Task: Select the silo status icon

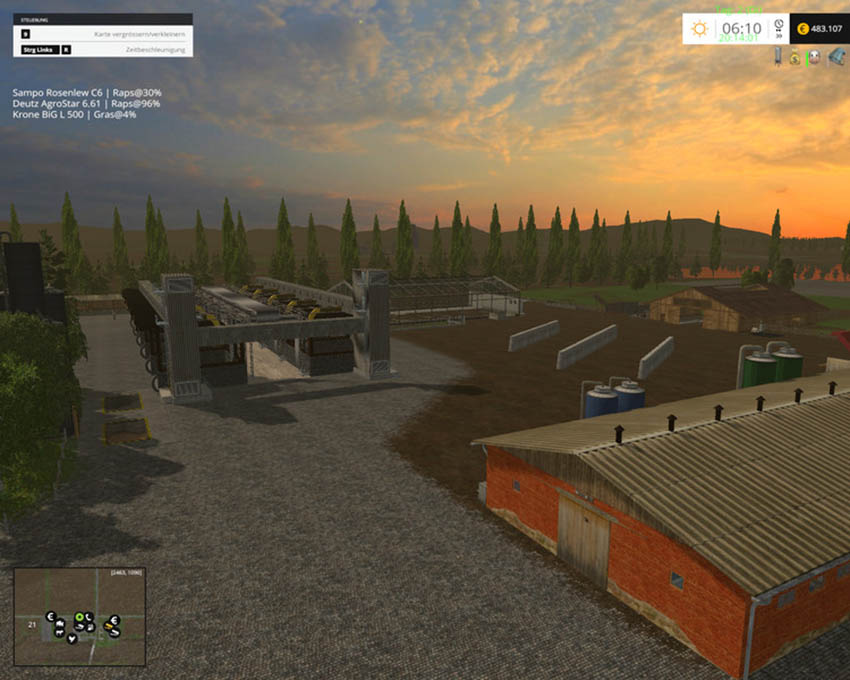Action: tap(777, 58)
